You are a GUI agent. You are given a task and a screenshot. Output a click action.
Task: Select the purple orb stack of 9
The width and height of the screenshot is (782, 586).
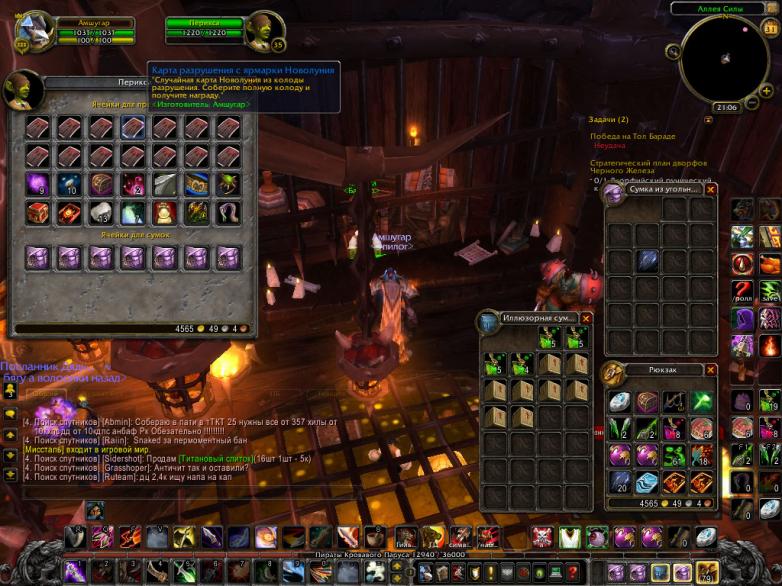tap(38, 184)
